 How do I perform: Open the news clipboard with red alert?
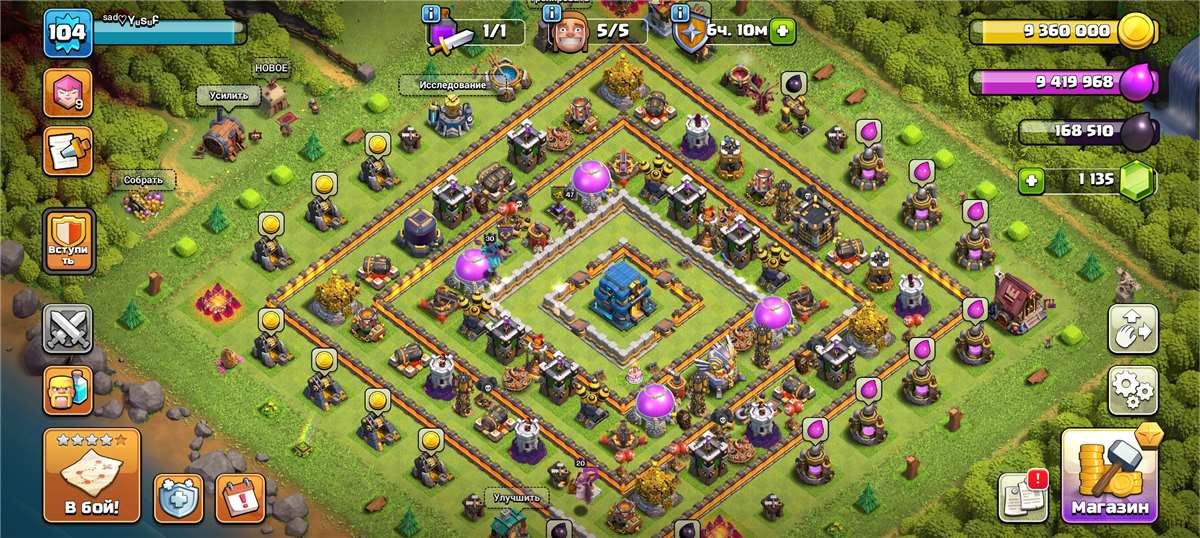coord(1023,495)
